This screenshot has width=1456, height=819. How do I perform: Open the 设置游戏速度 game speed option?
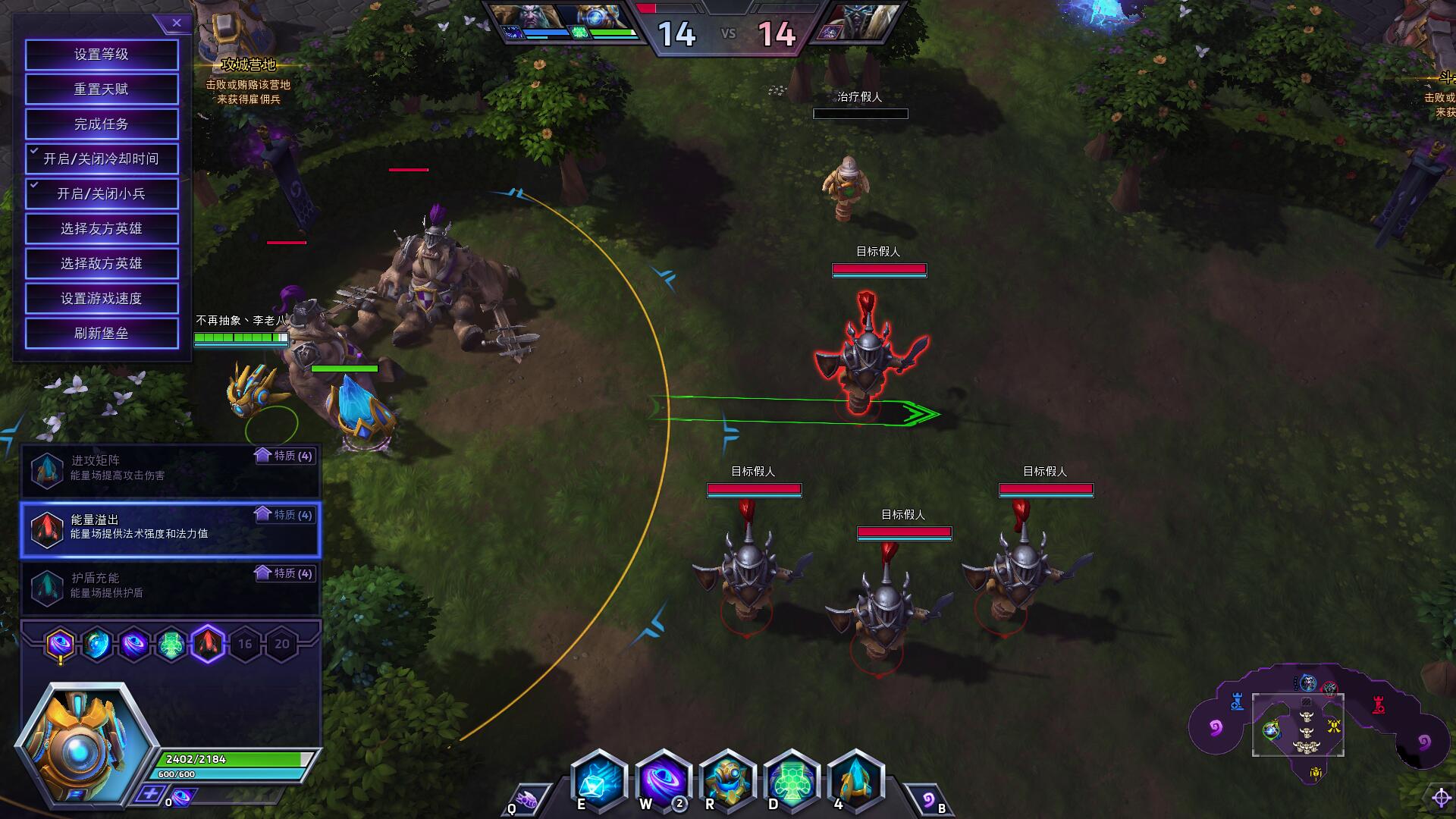[x=102, y=299]
